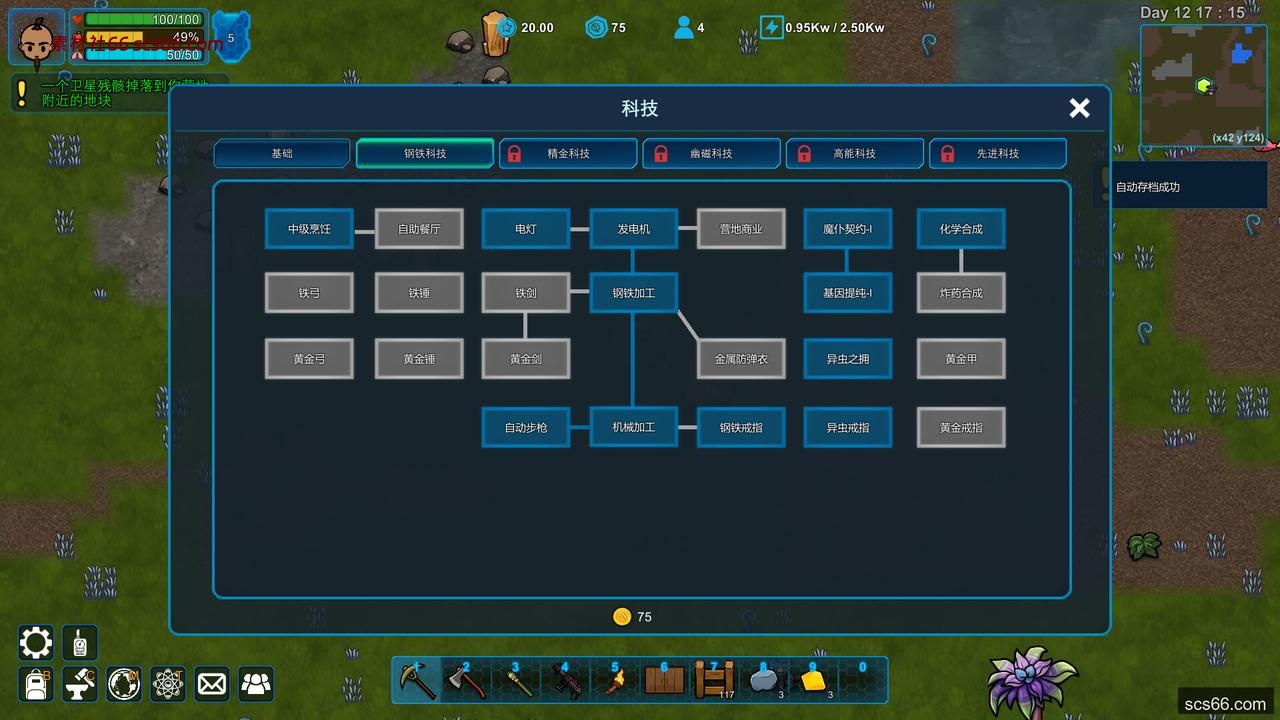Open the locked 精金科技 tab

568,153
